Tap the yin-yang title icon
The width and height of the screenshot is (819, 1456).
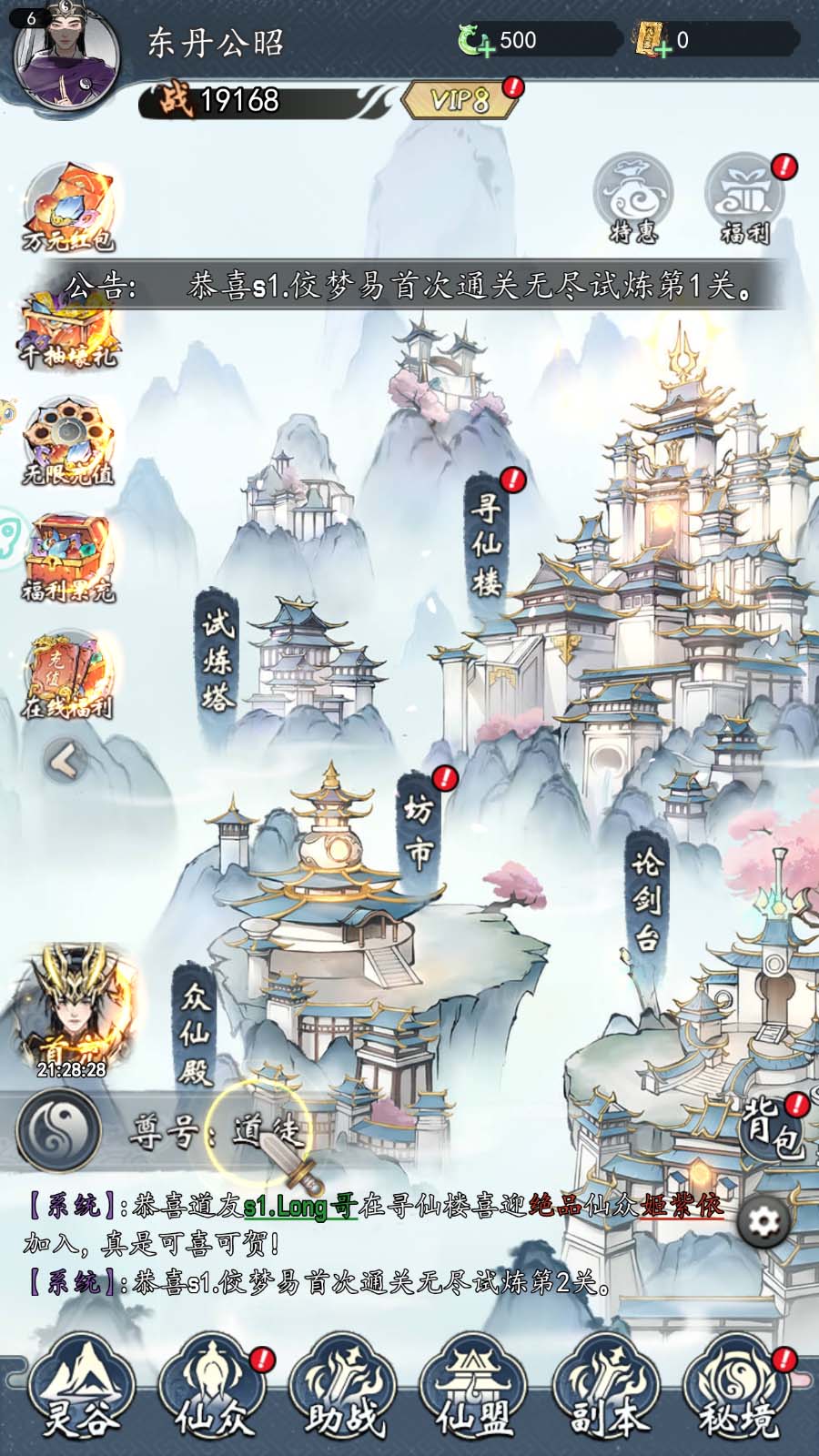58,1129
